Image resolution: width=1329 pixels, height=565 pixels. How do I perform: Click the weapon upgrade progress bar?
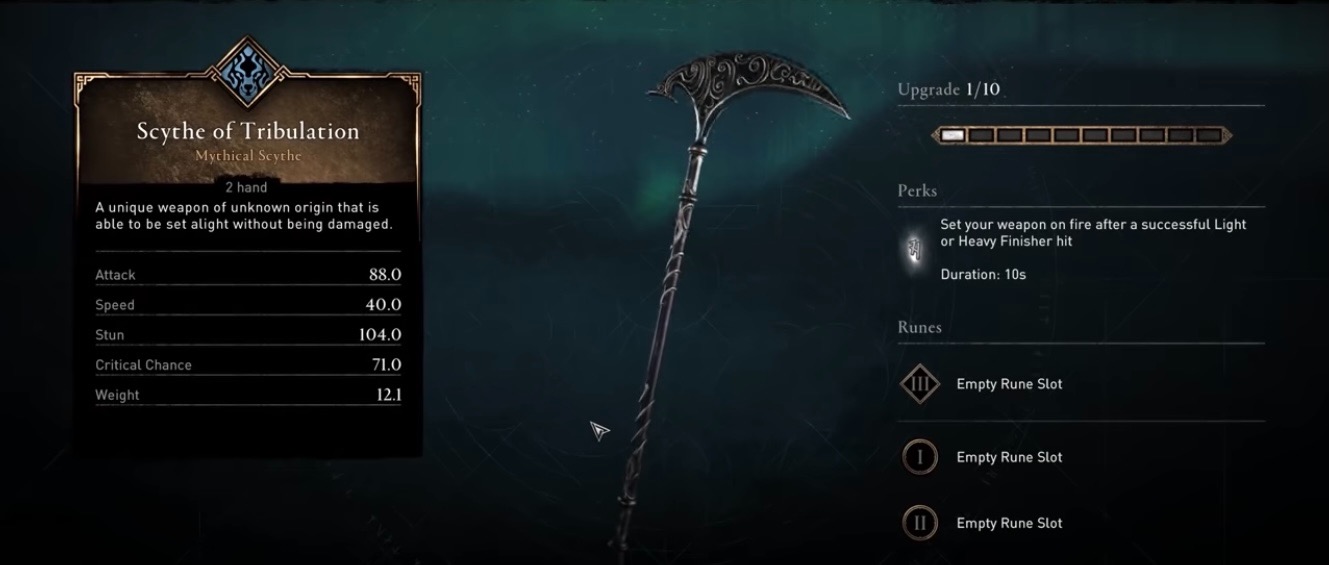pos(1081,135)
